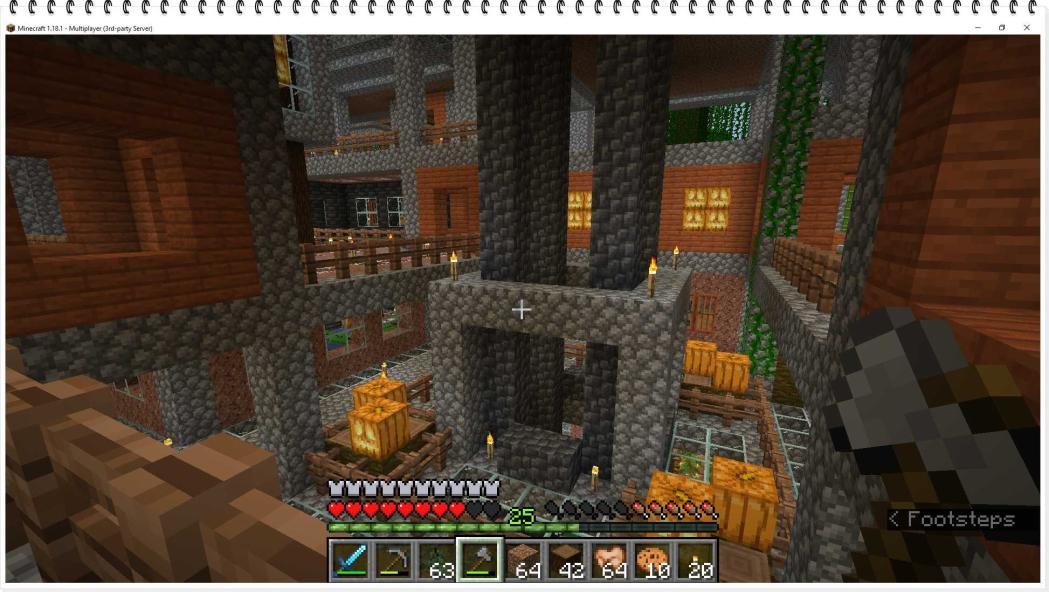Select the highlighted axe hotbar slot
This screenshot has height=592, width=1049.
(479, 560)
